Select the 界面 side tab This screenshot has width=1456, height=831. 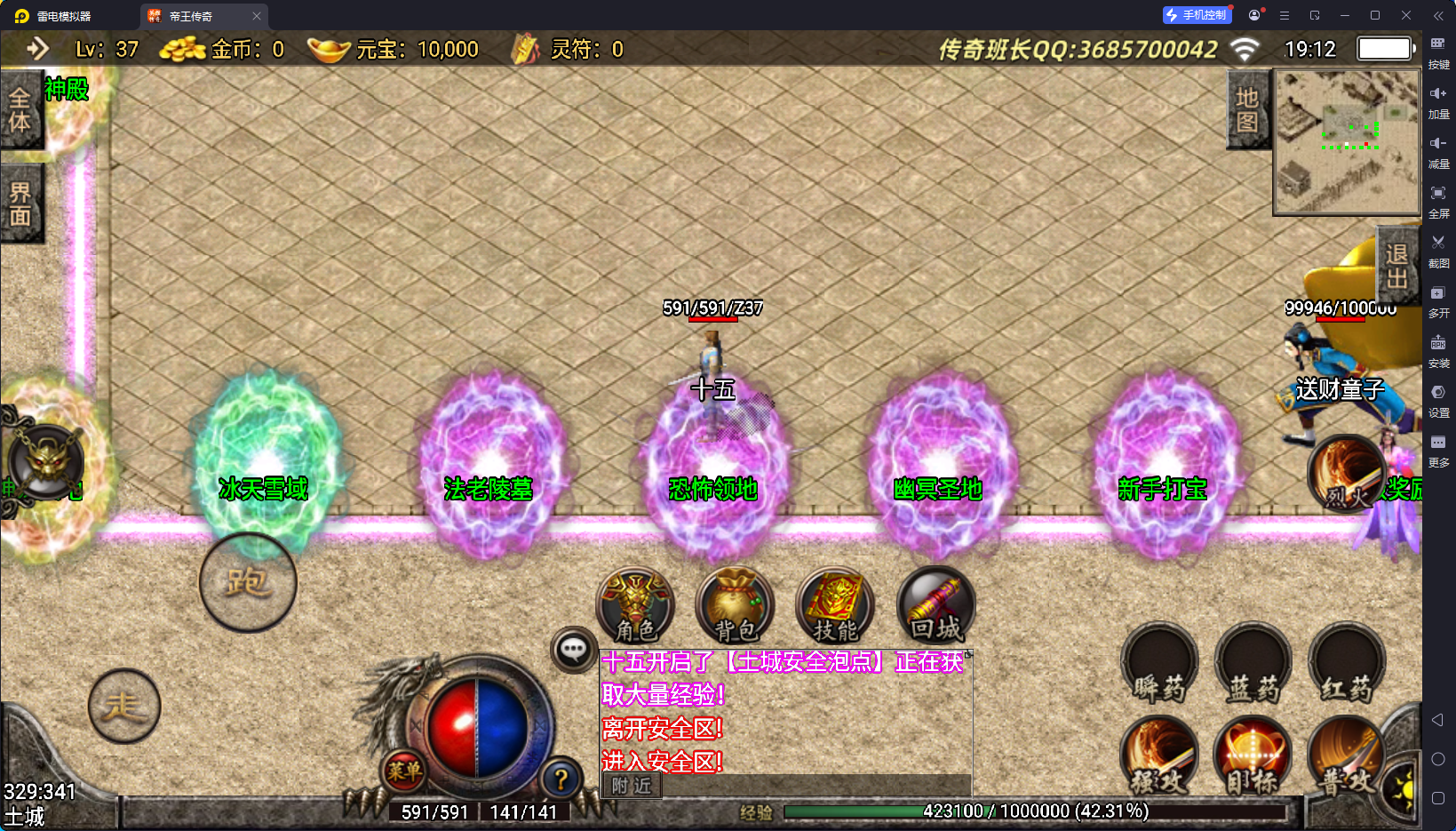[20, 204]
